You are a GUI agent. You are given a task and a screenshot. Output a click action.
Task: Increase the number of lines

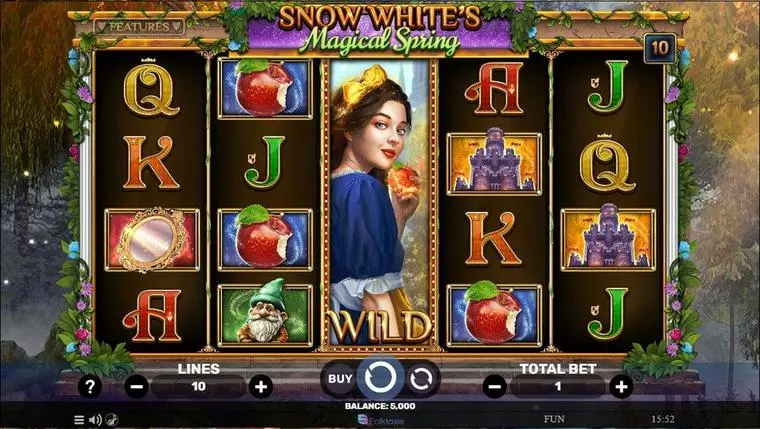[260, 386]
